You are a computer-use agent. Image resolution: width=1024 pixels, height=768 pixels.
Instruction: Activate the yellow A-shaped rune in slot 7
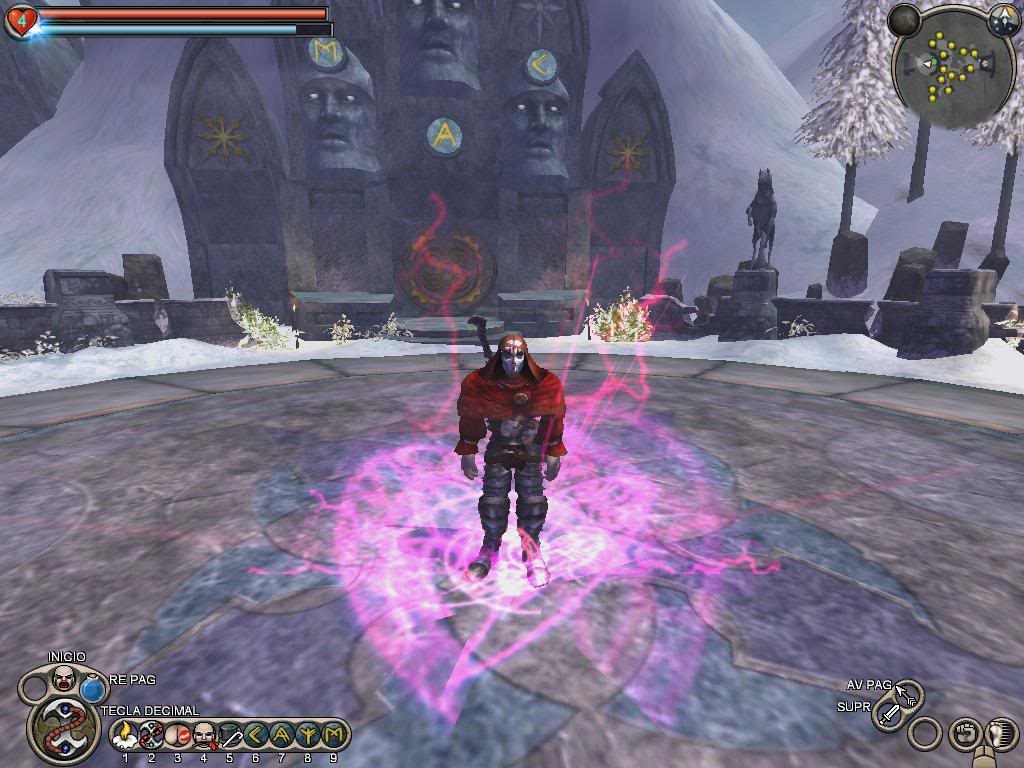coord(281,736)
